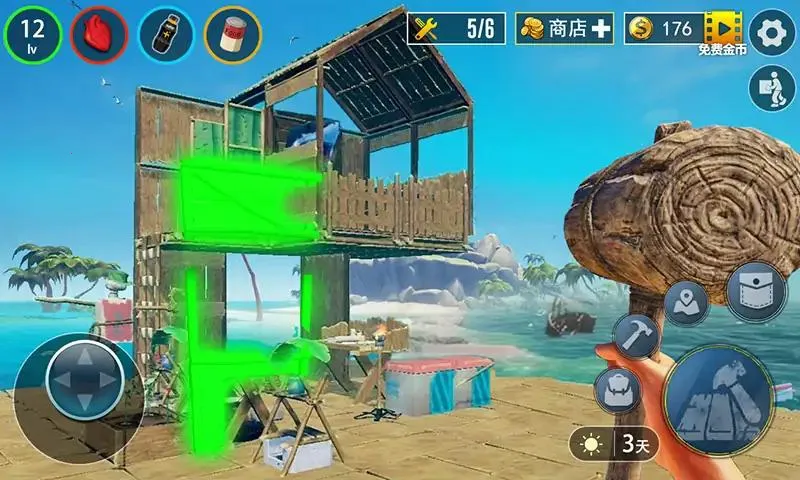Open the backpack inventory
Viewport: 800px width, 480px height.
tap(616, 389)
